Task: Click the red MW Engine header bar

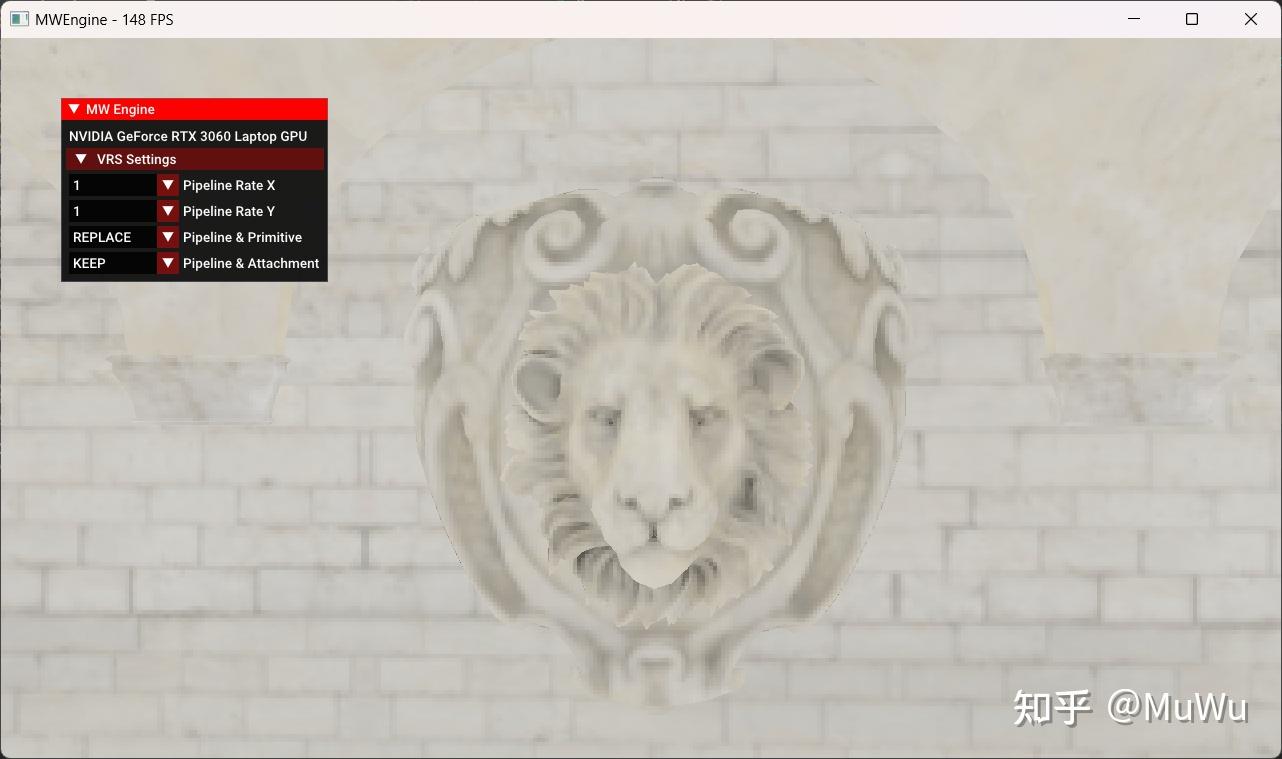Action: (230, 109)
